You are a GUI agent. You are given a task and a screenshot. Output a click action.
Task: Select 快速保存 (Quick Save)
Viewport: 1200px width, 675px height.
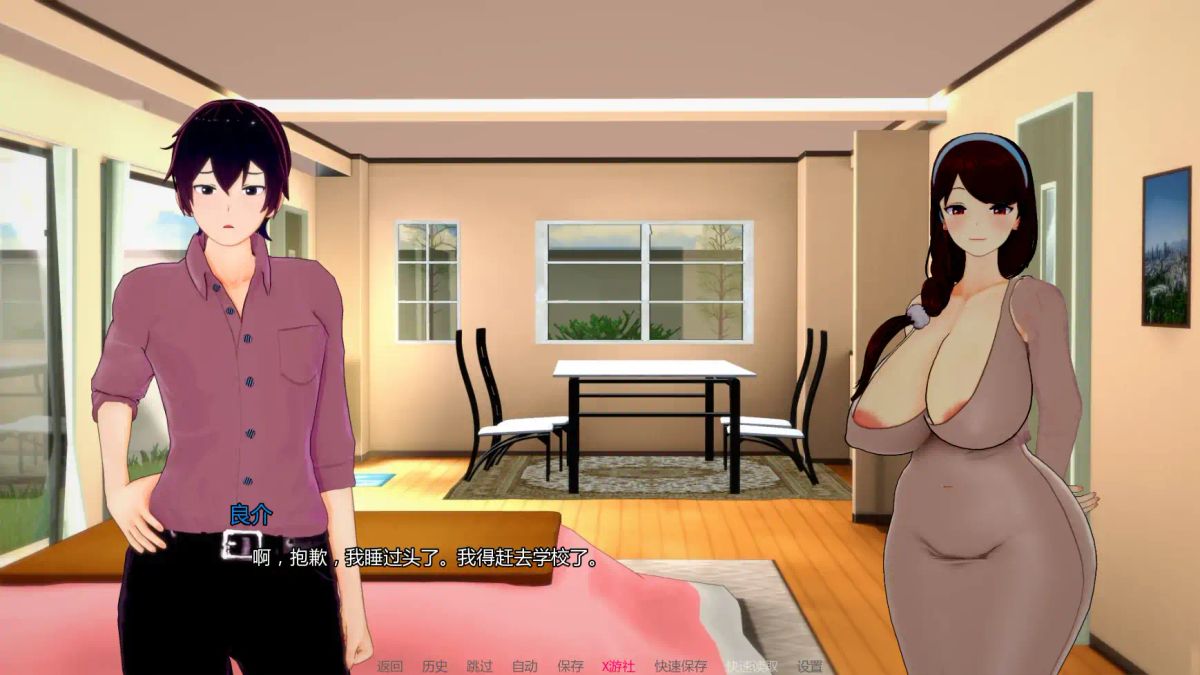click(x=680, y=666)
